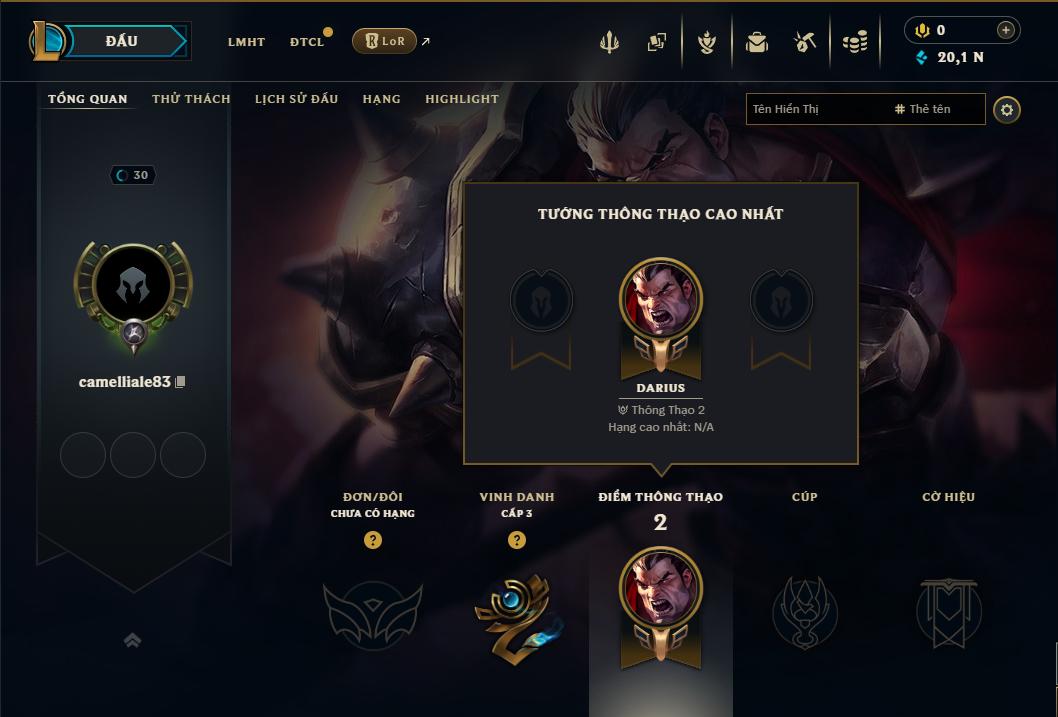Select the CỜ HIỆU banner emblem
Screen dimensions: 1058x717
coord(948,612)
